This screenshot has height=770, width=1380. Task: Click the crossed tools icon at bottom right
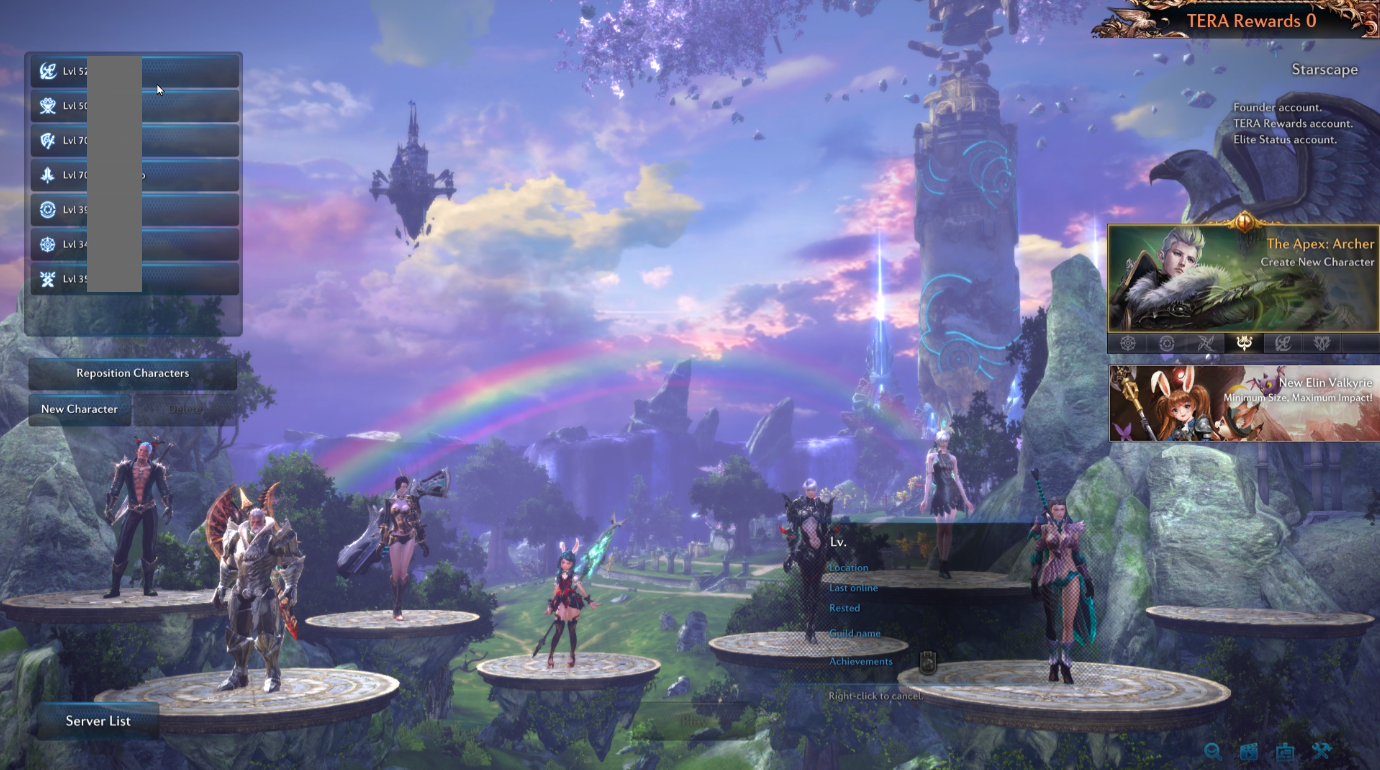coord(1322,751)
